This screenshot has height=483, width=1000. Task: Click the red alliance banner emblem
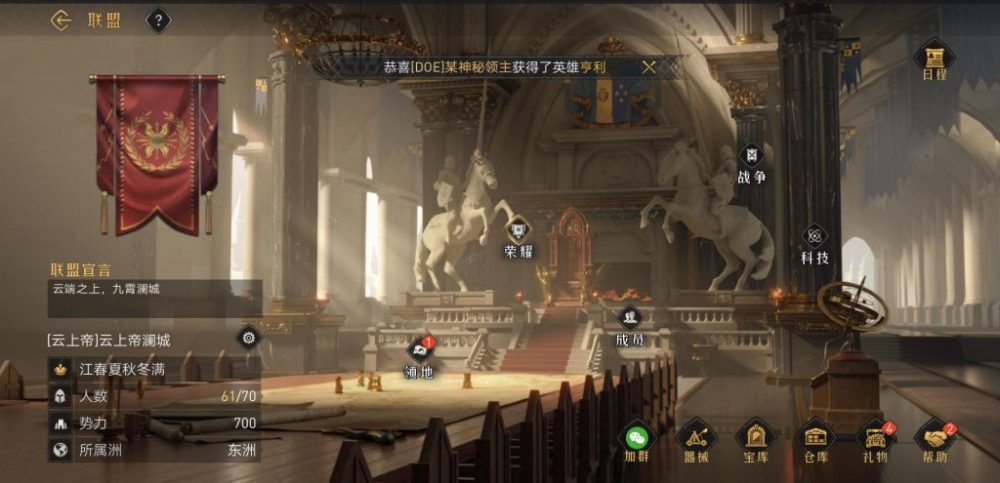point(157,150)
